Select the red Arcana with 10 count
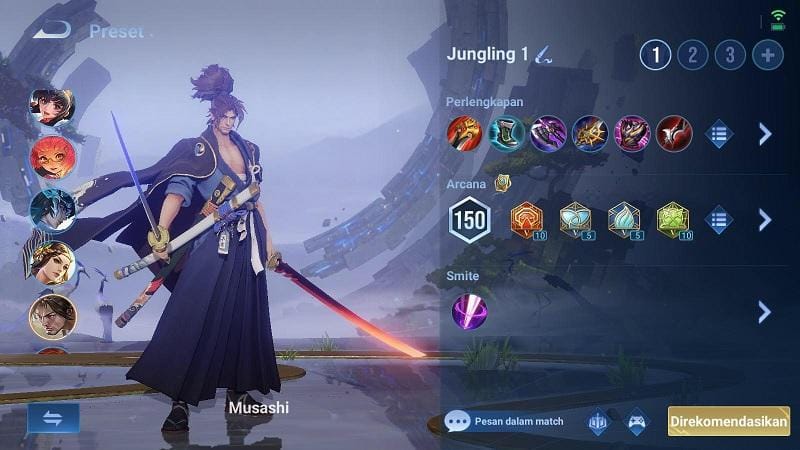Image resolution: width=800 pixels, height=450 pixels. (526, 220)
